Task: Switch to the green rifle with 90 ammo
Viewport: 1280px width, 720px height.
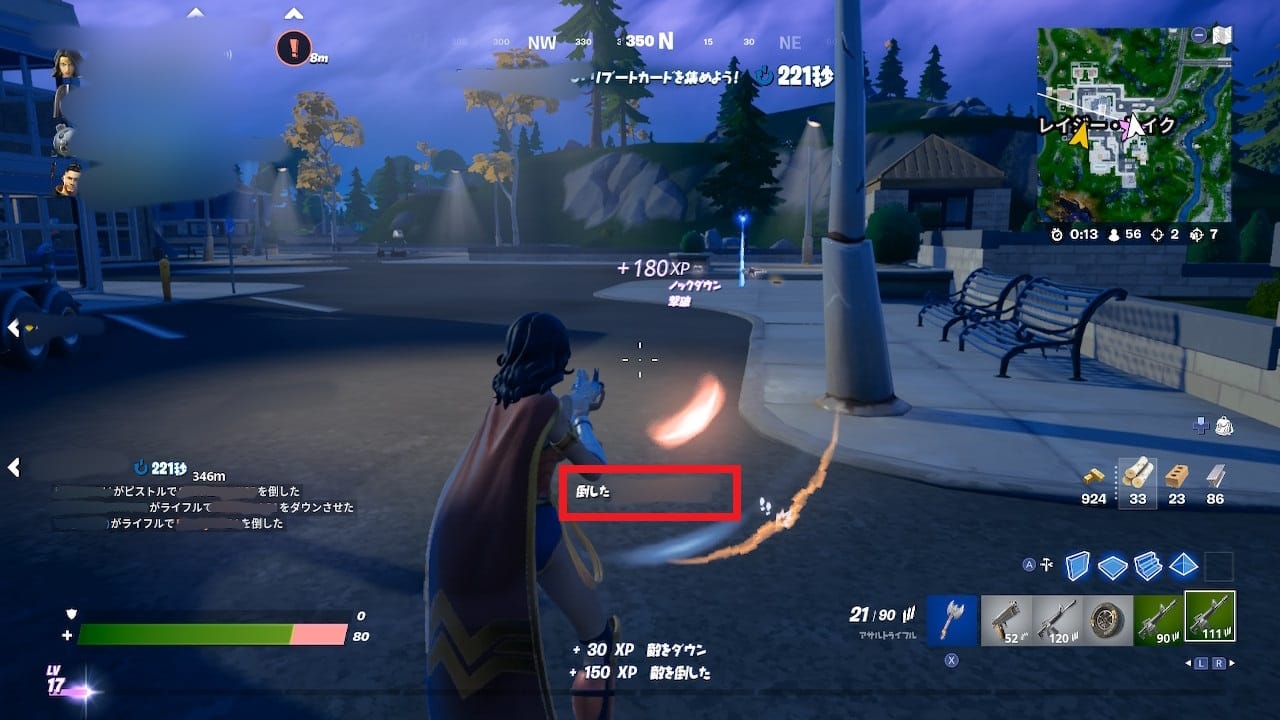Action: (1159, 619)
